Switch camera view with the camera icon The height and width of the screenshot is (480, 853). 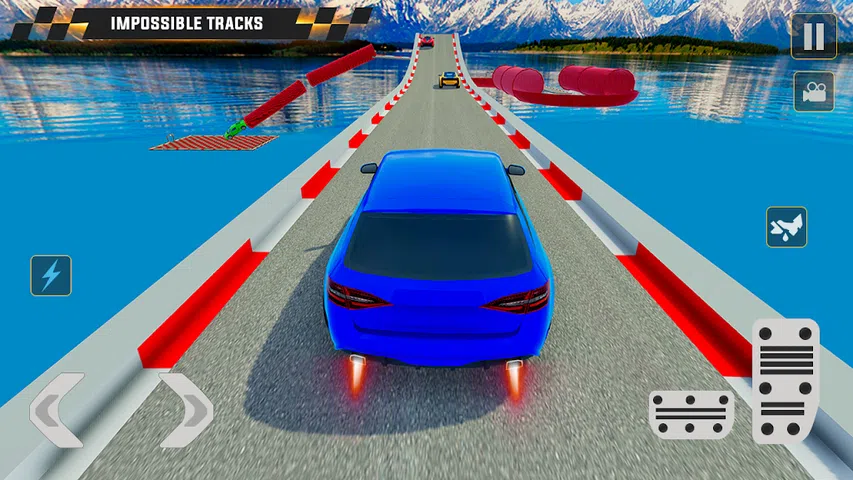point(814,91)
